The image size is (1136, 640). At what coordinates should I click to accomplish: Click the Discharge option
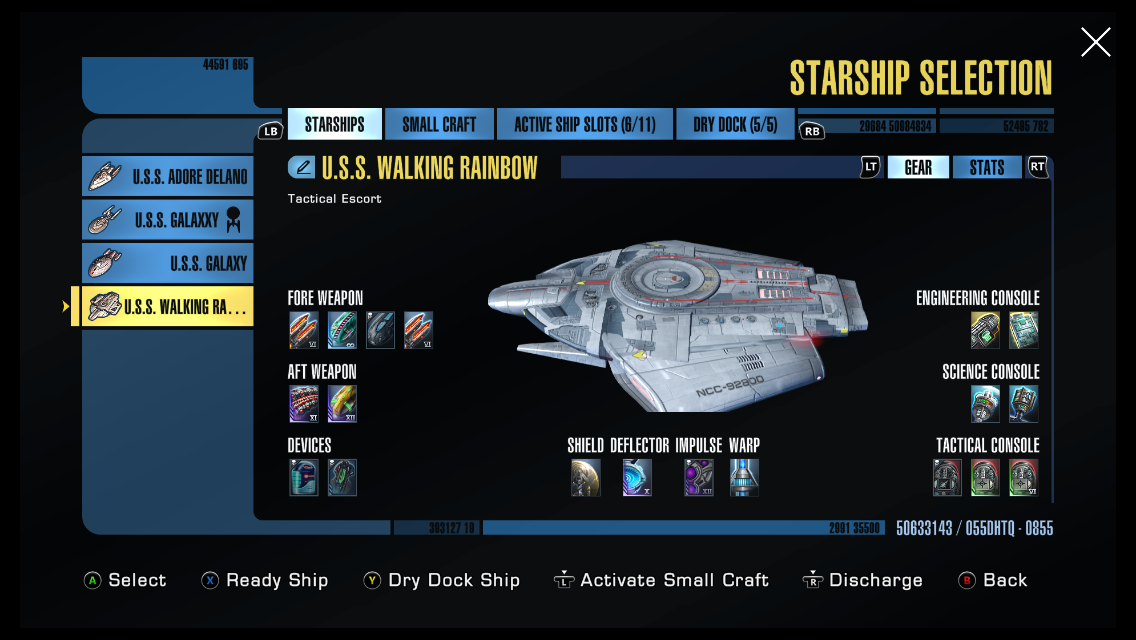click(x=863, y=580)
